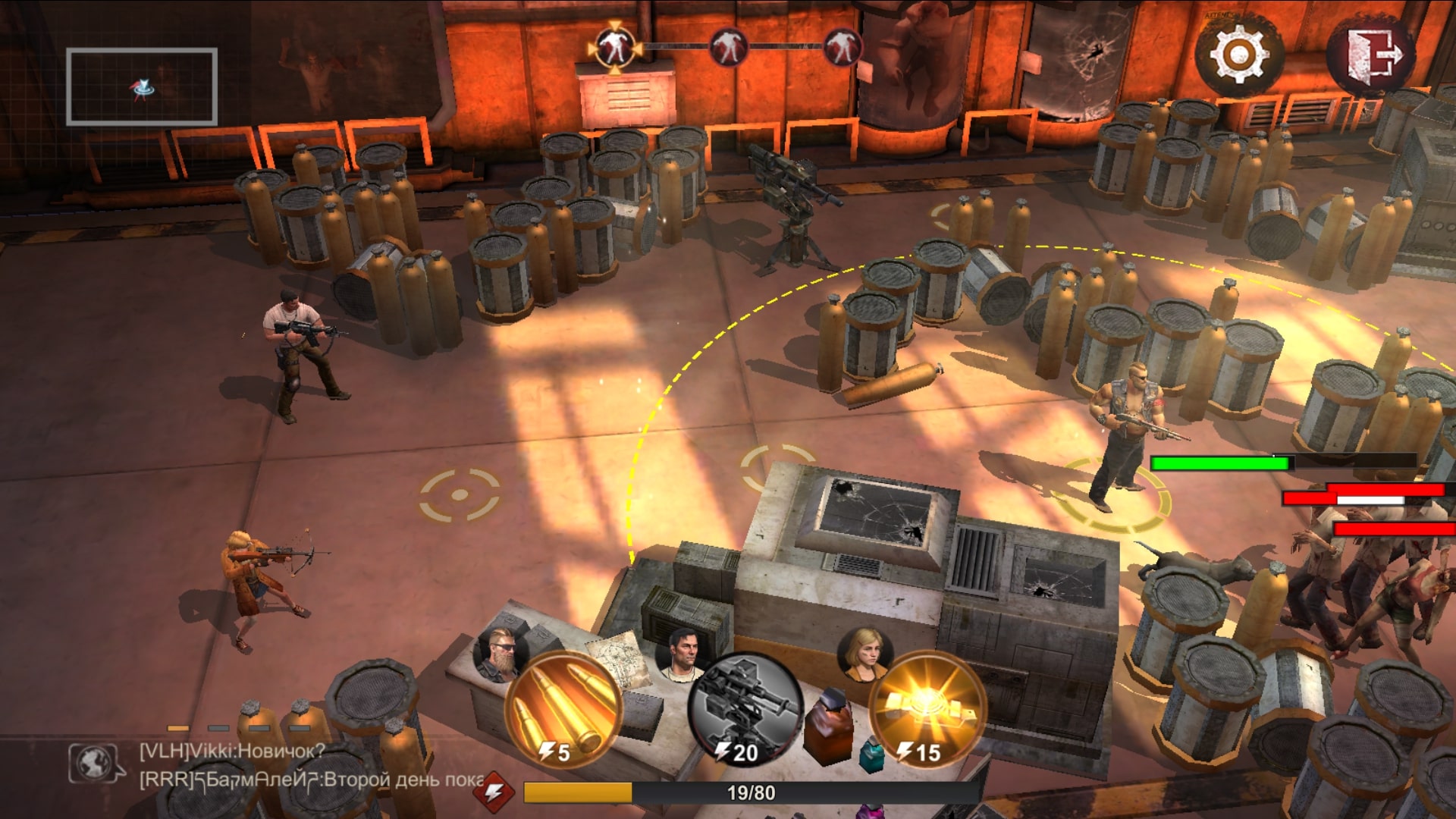1456x819 pixels.
Task: Select the blonde female hero portrait
Action: click(865, 651)
